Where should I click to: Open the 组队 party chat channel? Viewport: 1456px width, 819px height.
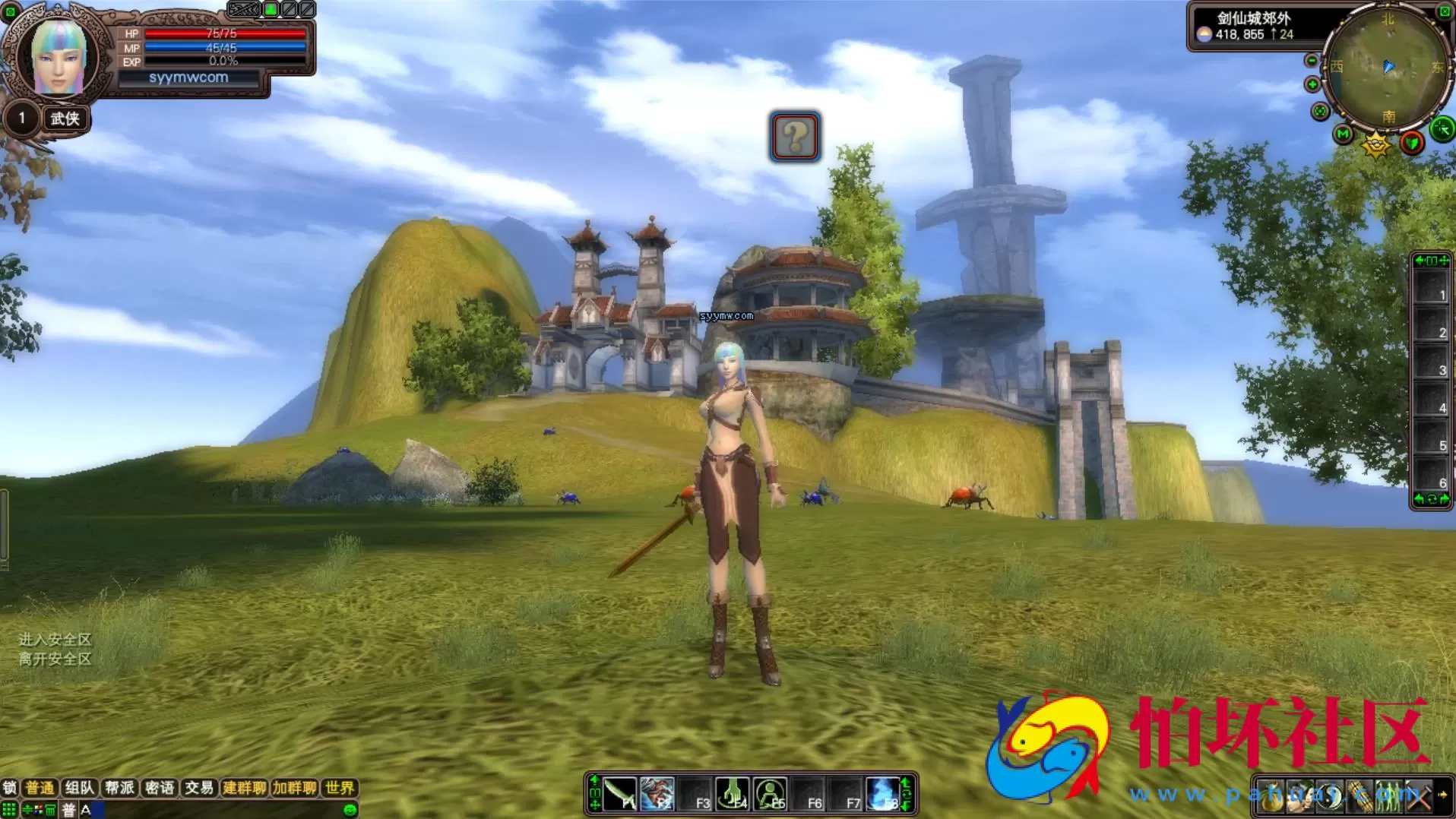tap(79, 788)
